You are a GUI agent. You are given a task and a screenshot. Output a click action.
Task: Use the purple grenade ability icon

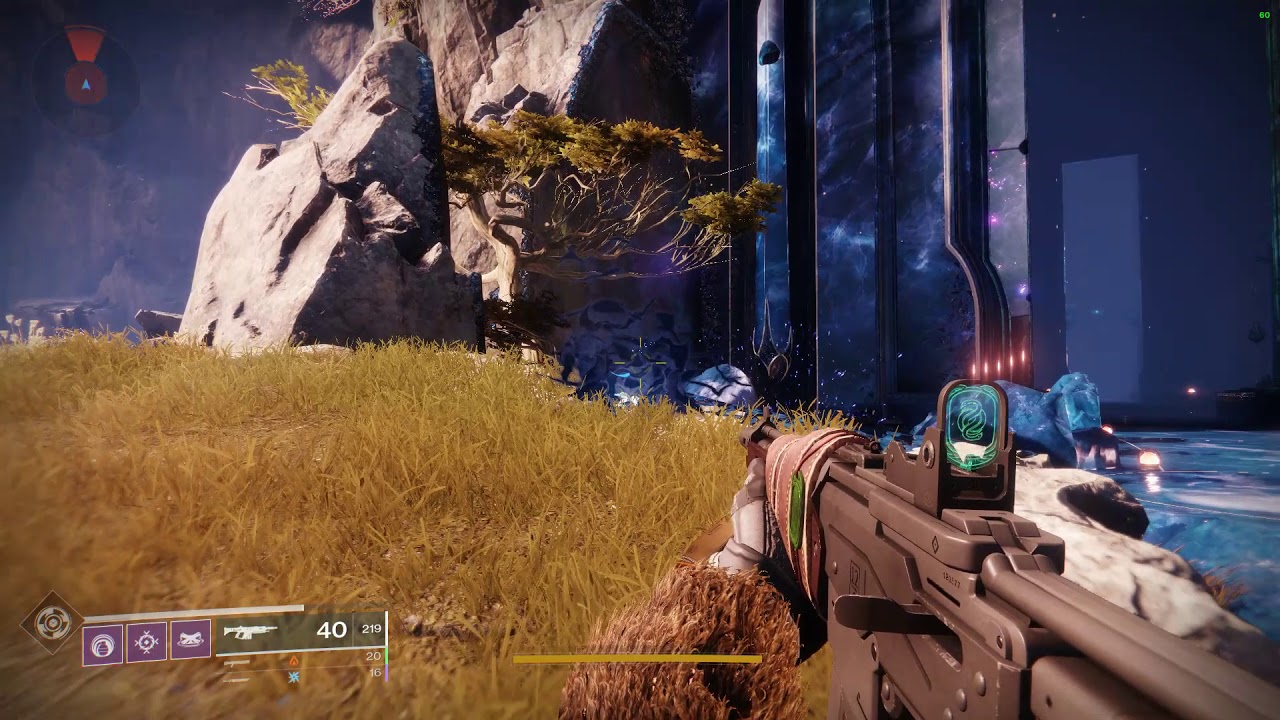(x=102, y=643)
